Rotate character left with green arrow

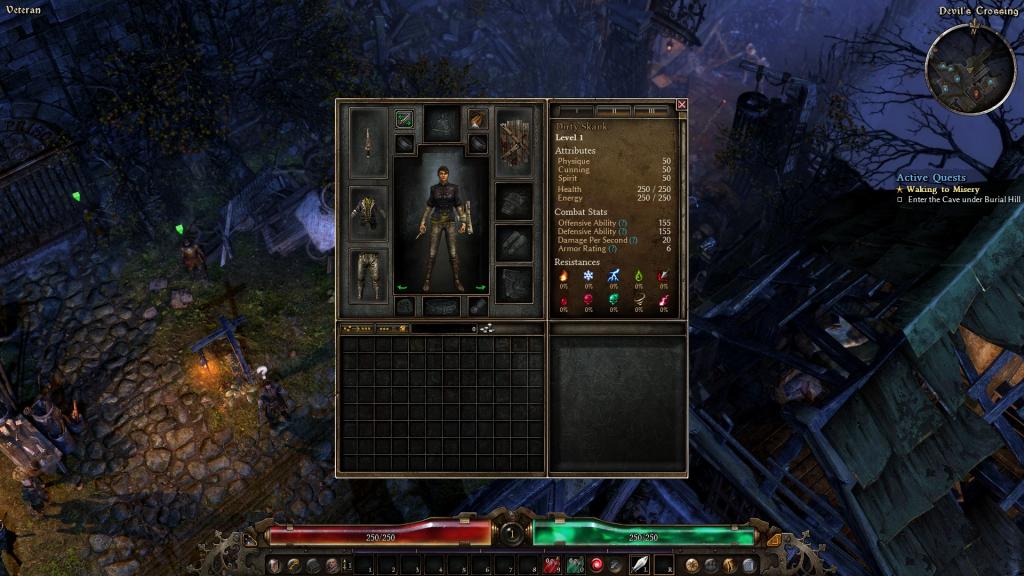tap(403, 287)
